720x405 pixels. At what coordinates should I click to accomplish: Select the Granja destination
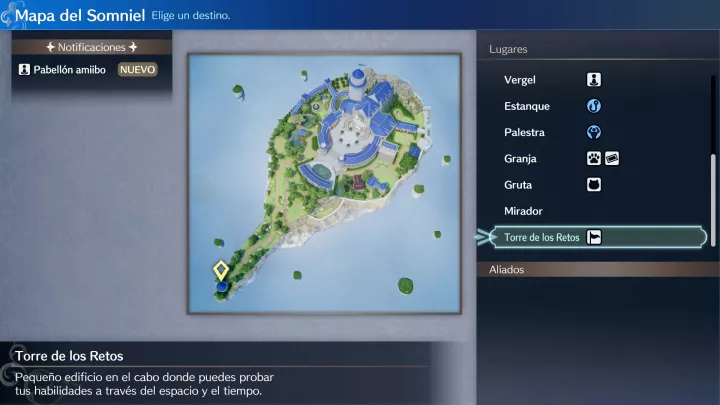pos(521,159)
